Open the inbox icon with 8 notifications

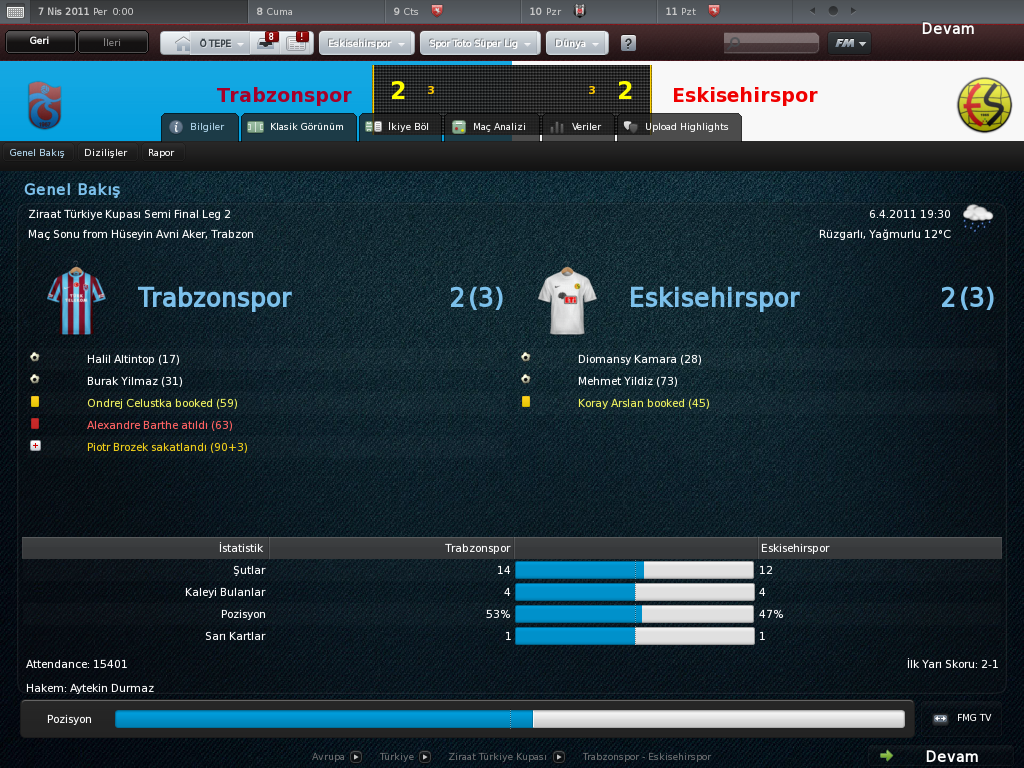point(267,44)
